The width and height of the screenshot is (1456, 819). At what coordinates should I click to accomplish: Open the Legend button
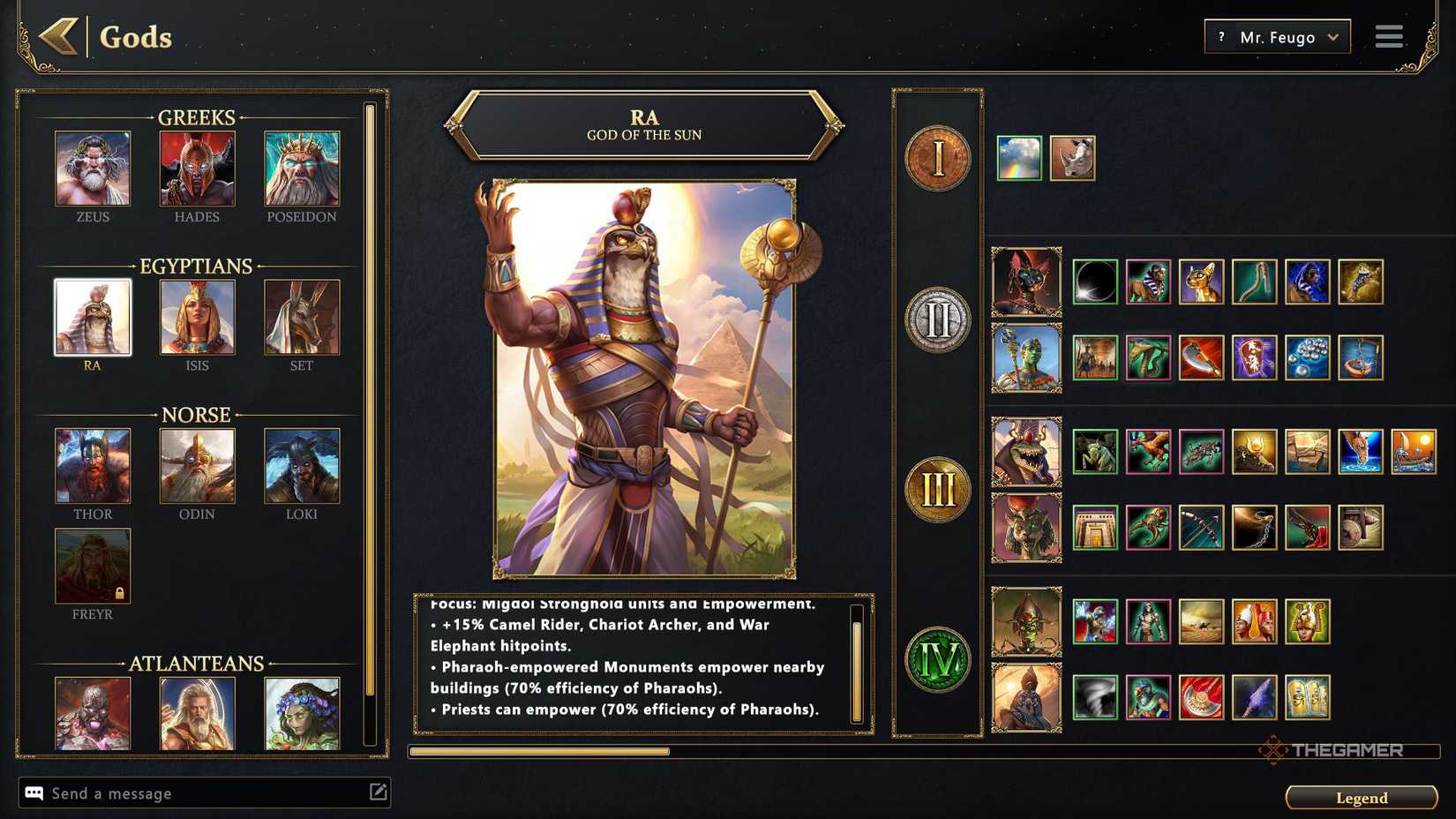1361,797
